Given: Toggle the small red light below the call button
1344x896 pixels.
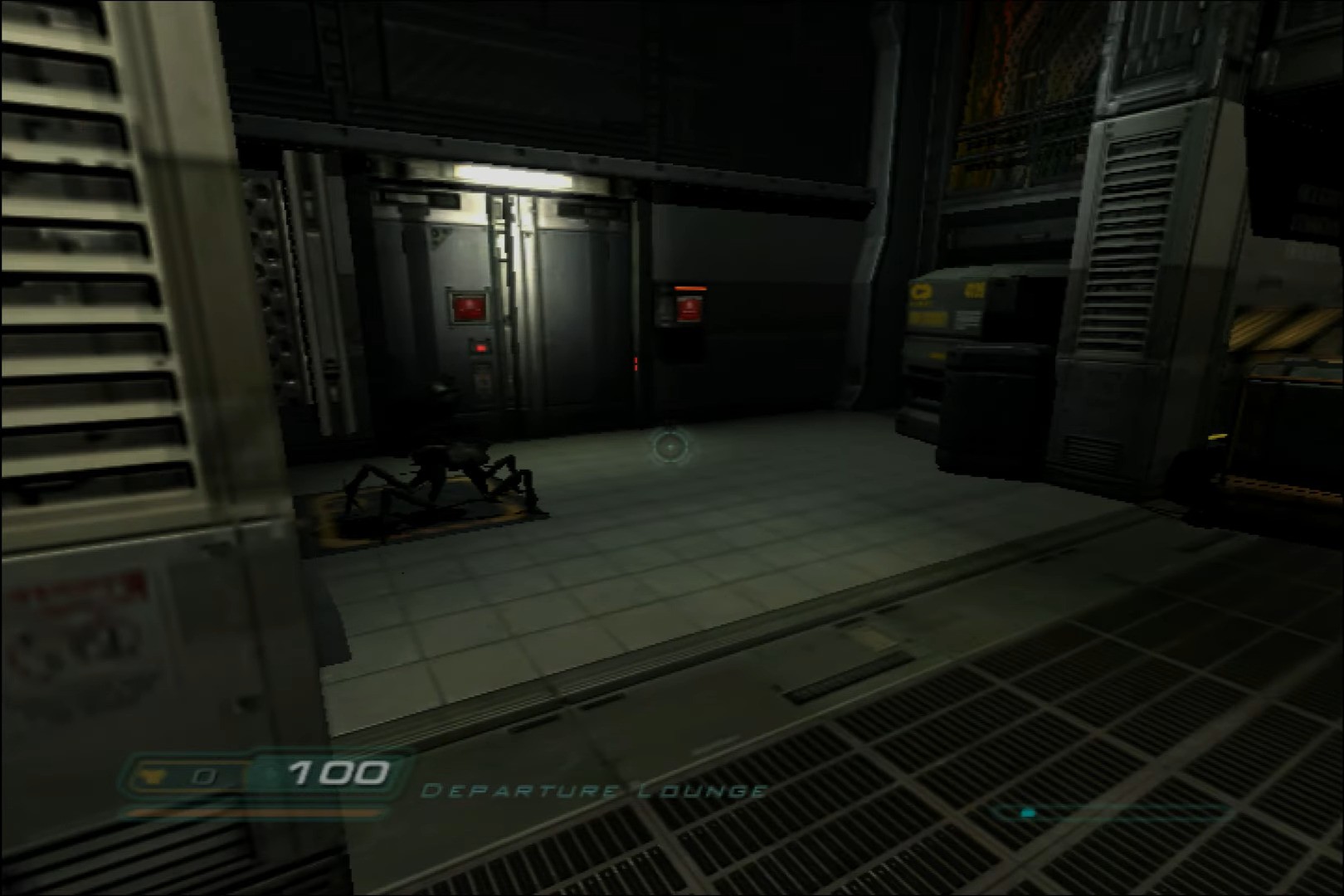Looking at the screenshot, I should tap(480, 348).
